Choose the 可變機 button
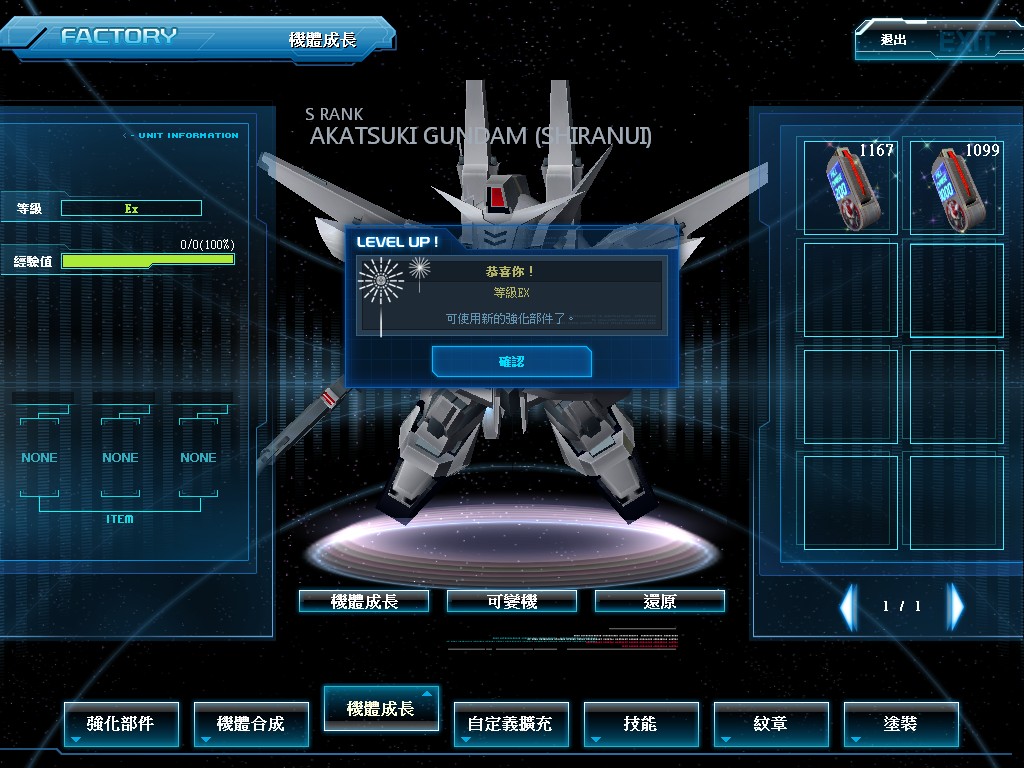This screenshot has height=768, width=1024. (x=512, y=601)
